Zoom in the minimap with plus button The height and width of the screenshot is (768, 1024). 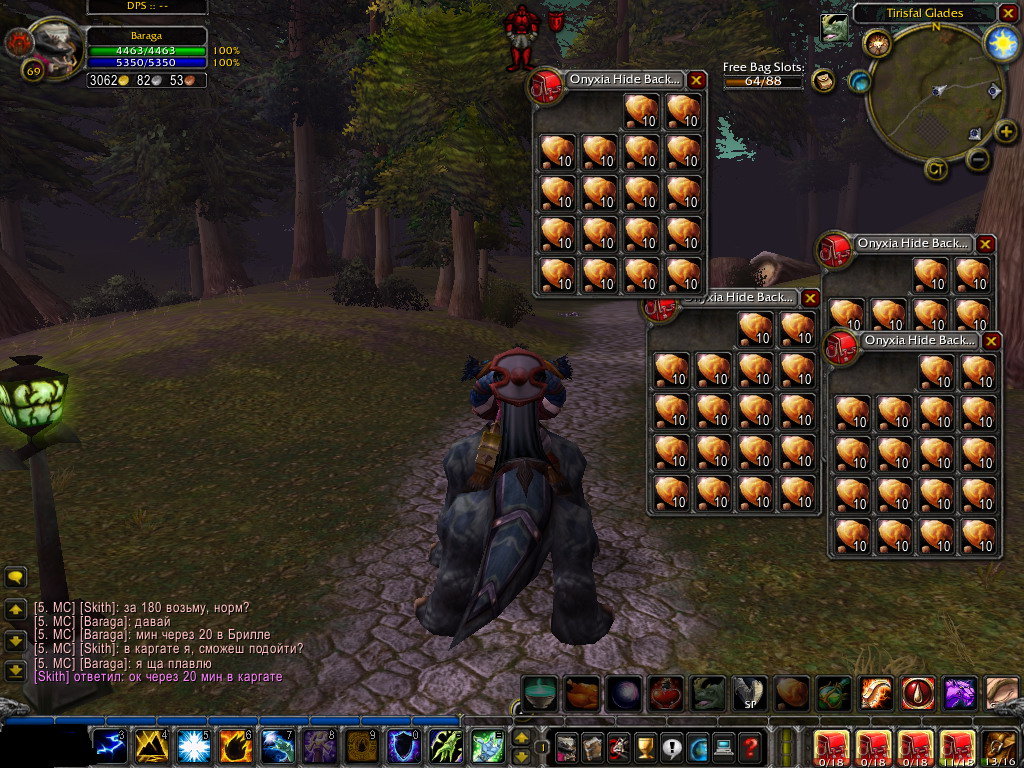1006,131
